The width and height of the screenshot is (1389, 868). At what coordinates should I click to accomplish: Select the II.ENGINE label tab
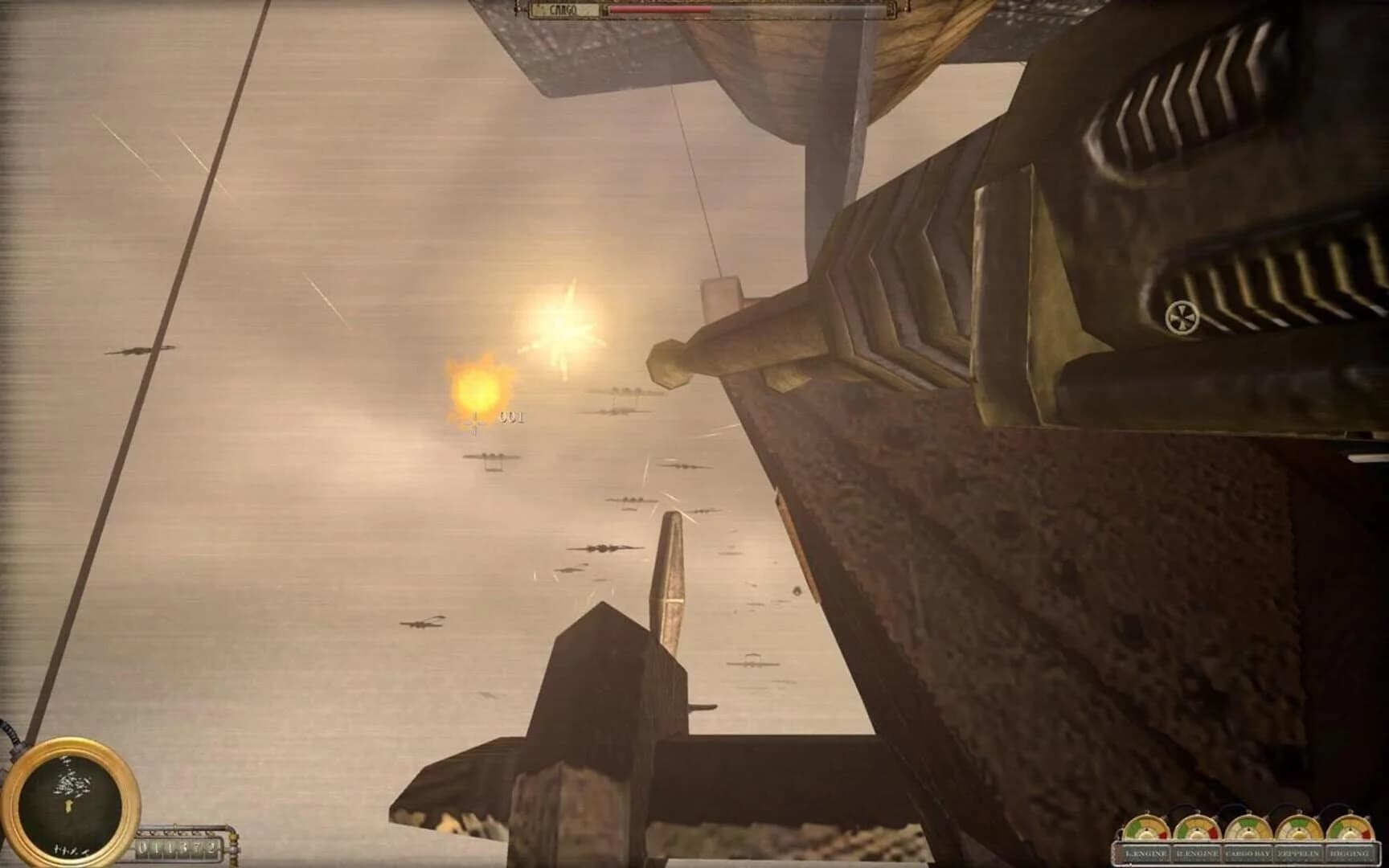[1197, 853]
